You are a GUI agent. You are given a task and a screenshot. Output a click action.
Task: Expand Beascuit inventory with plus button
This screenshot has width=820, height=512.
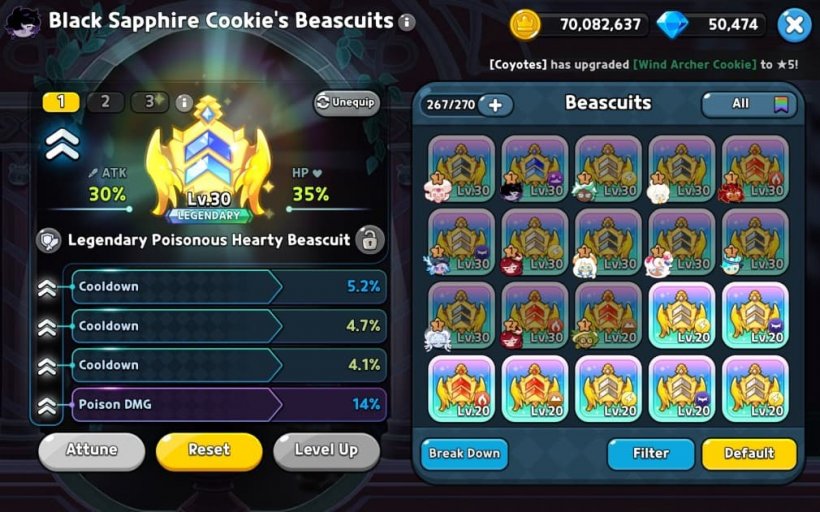coord(494,104)
